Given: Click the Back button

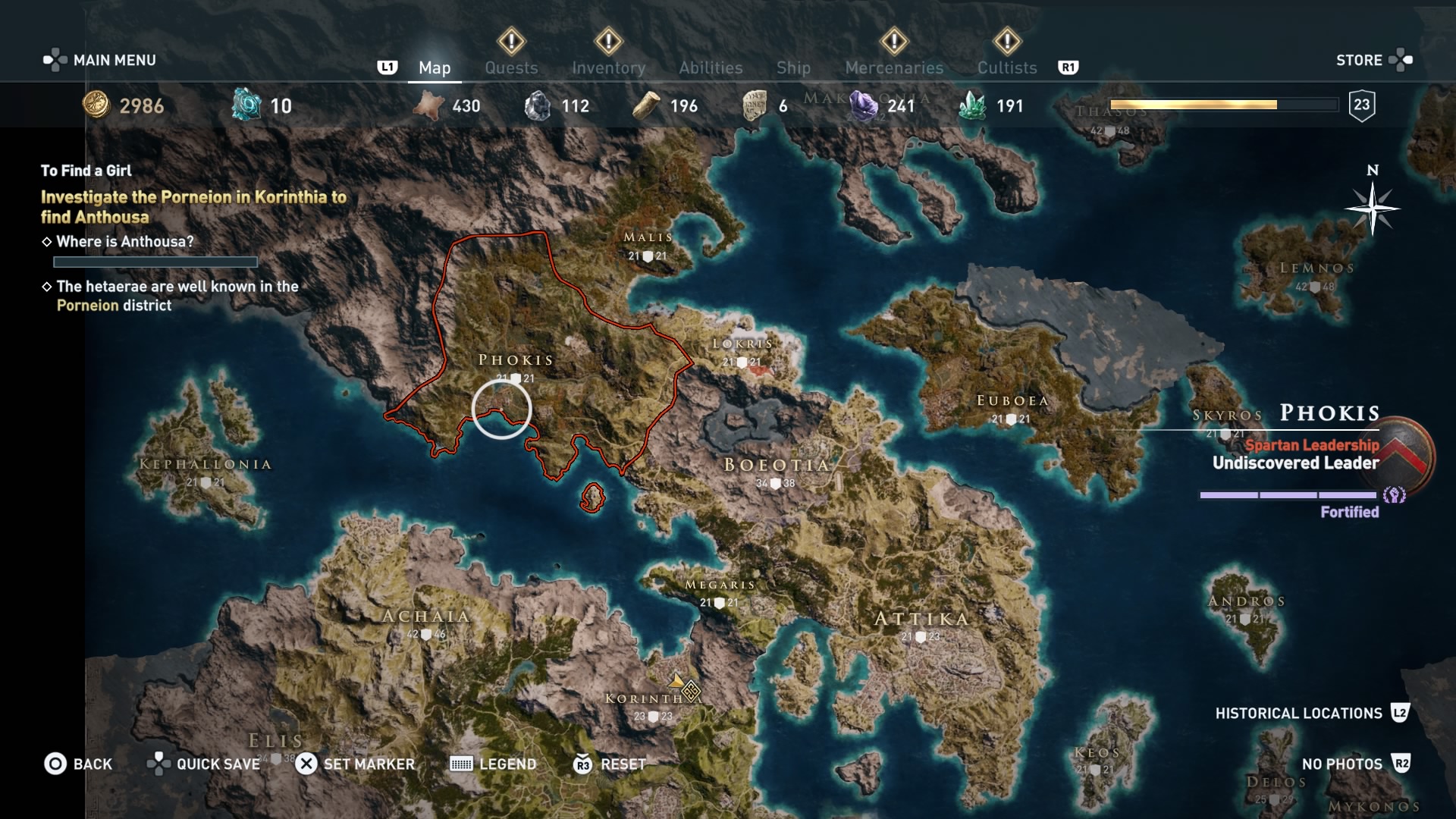Looking at the screenshot, I should pyautogui.click(x=78, y=764).
